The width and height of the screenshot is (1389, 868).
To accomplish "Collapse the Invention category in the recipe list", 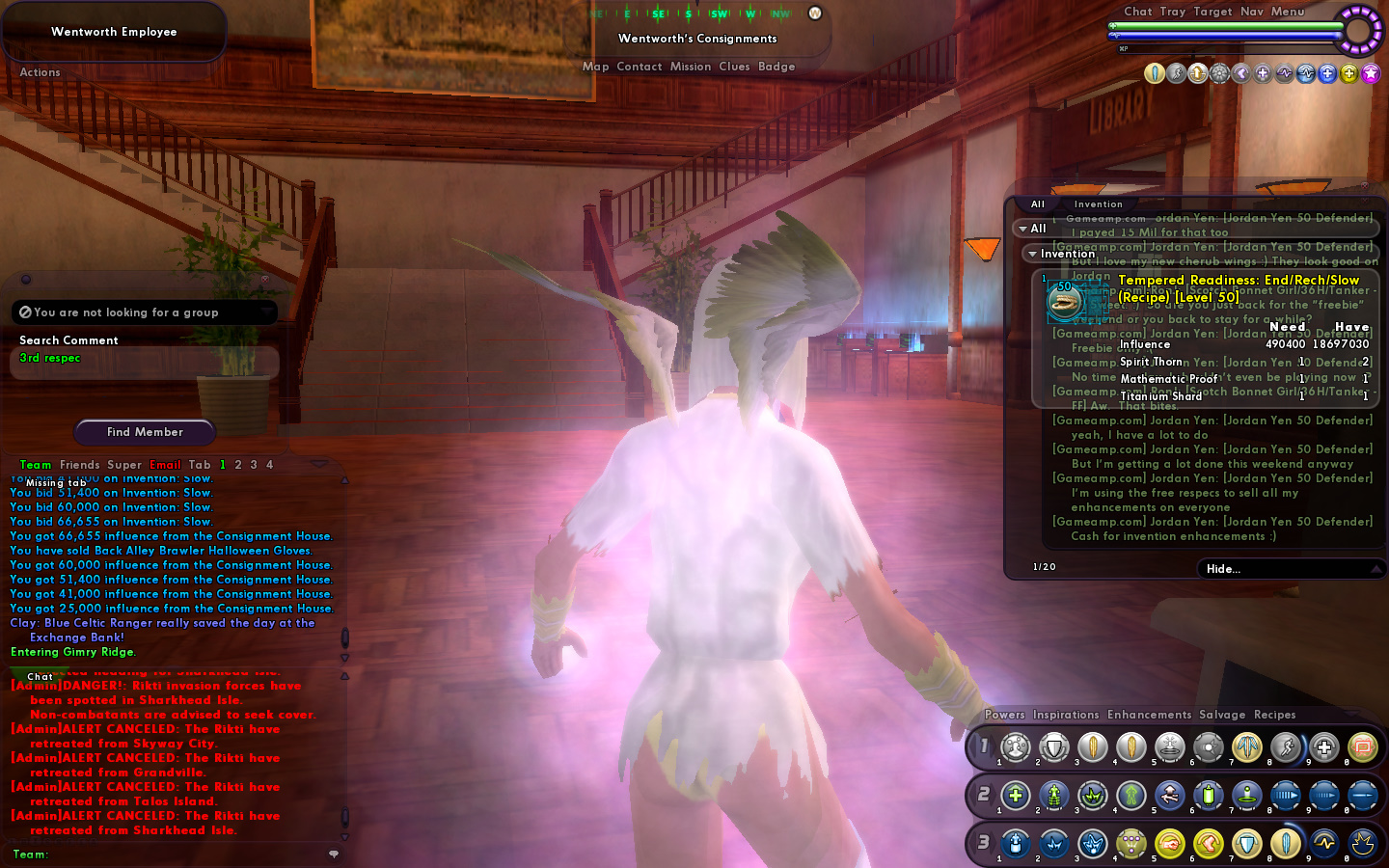I will point(1032,254).
